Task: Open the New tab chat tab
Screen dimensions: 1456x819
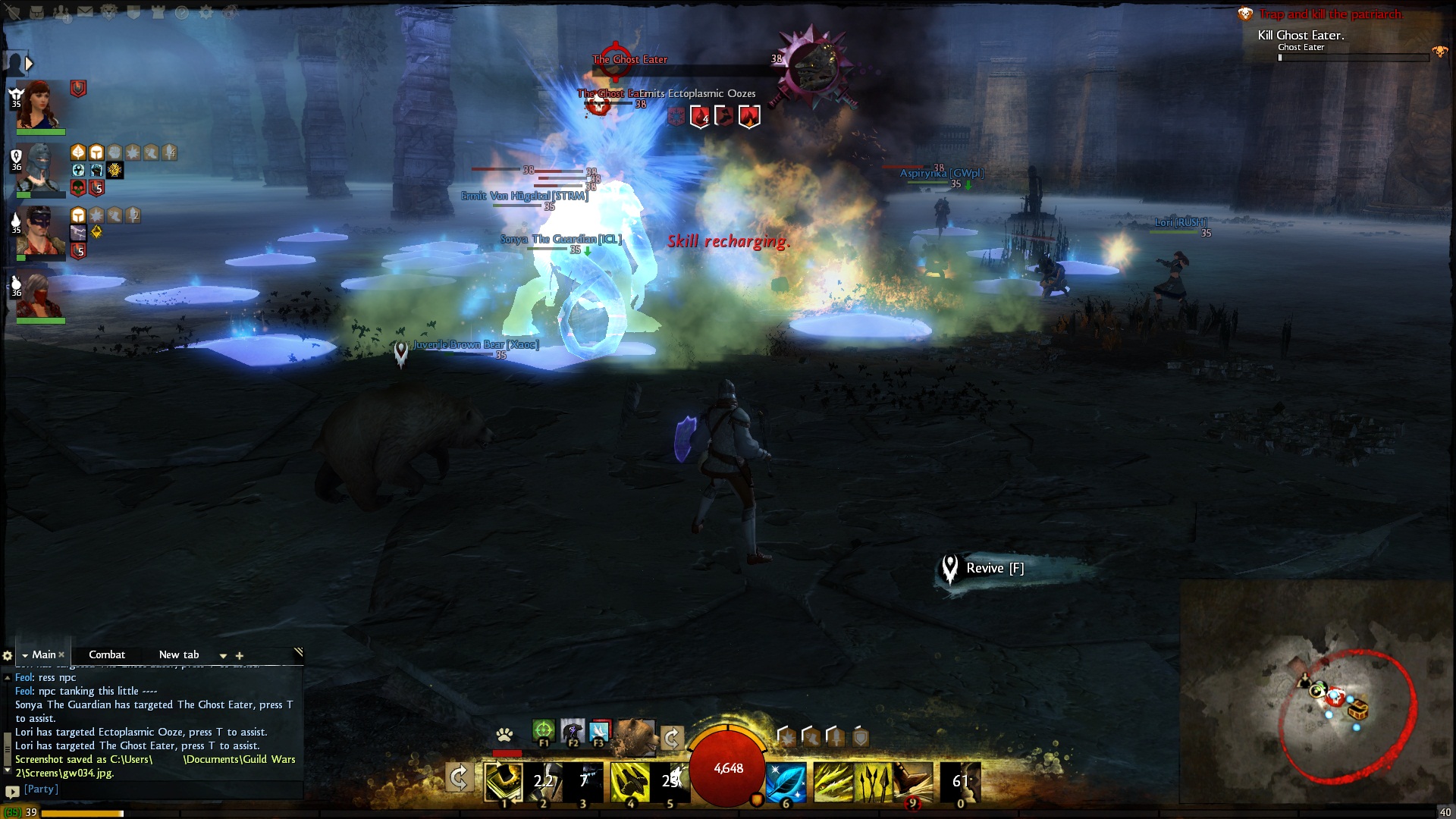Action: 179,654
